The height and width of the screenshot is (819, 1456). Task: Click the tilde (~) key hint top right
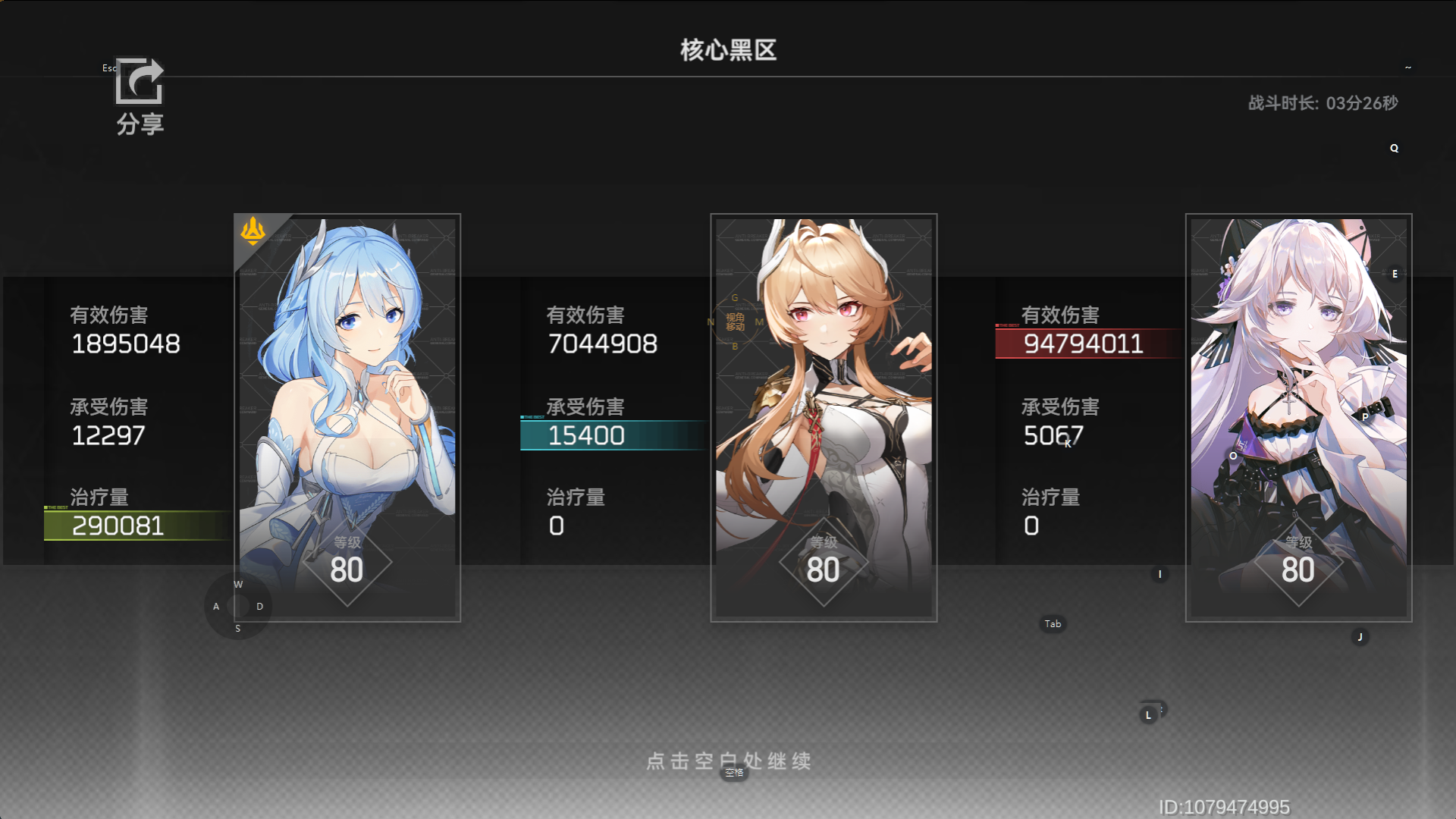tap(1408, 67)
